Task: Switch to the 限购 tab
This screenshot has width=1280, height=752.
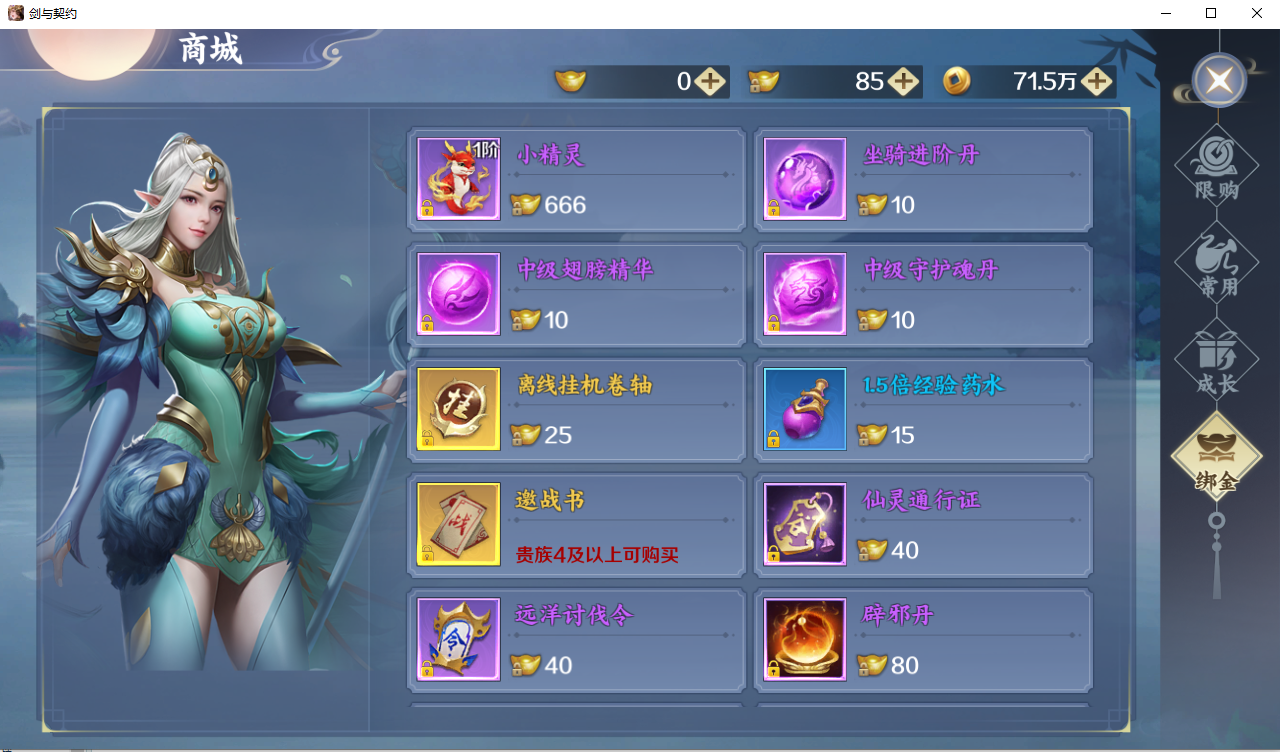Action: point(1216,166)
